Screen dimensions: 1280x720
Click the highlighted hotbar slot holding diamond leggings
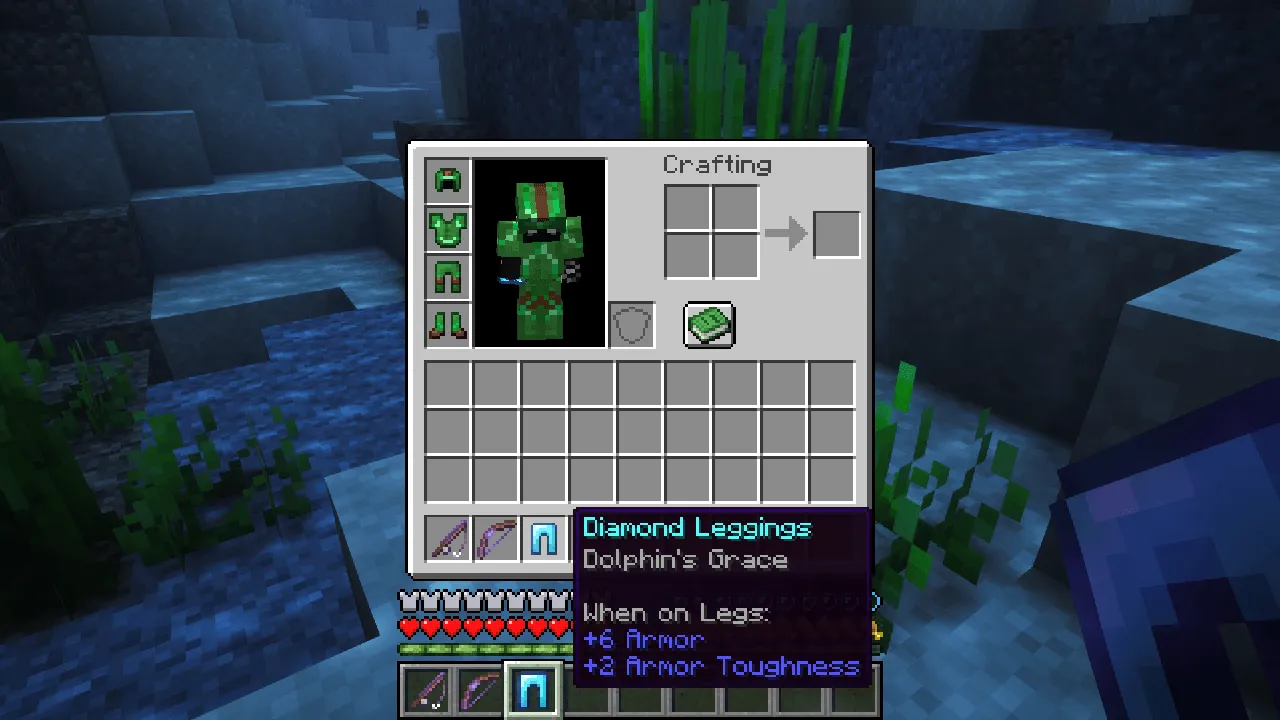533,688
